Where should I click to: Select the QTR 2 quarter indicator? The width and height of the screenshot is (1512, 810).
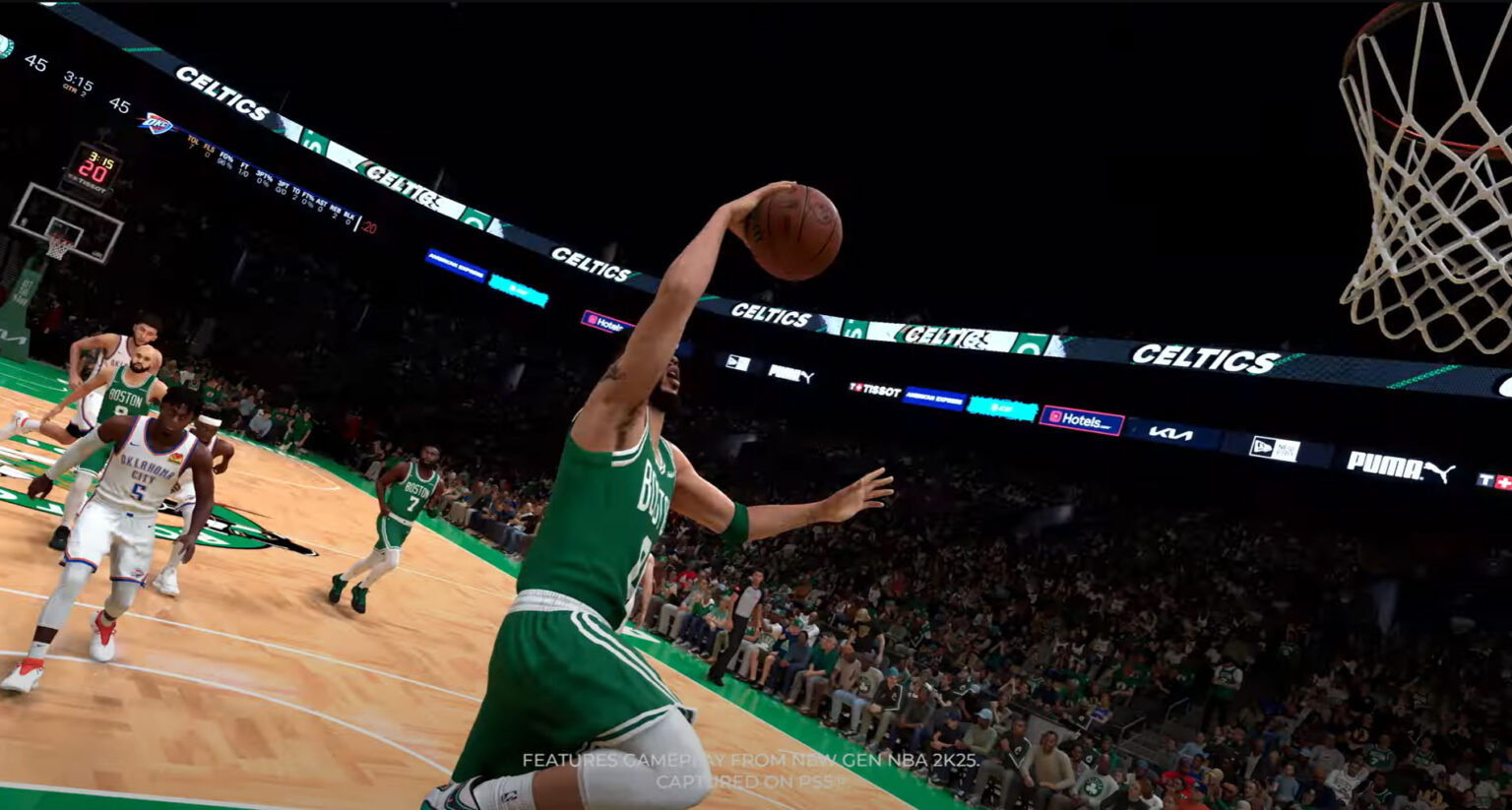(78, 91)
